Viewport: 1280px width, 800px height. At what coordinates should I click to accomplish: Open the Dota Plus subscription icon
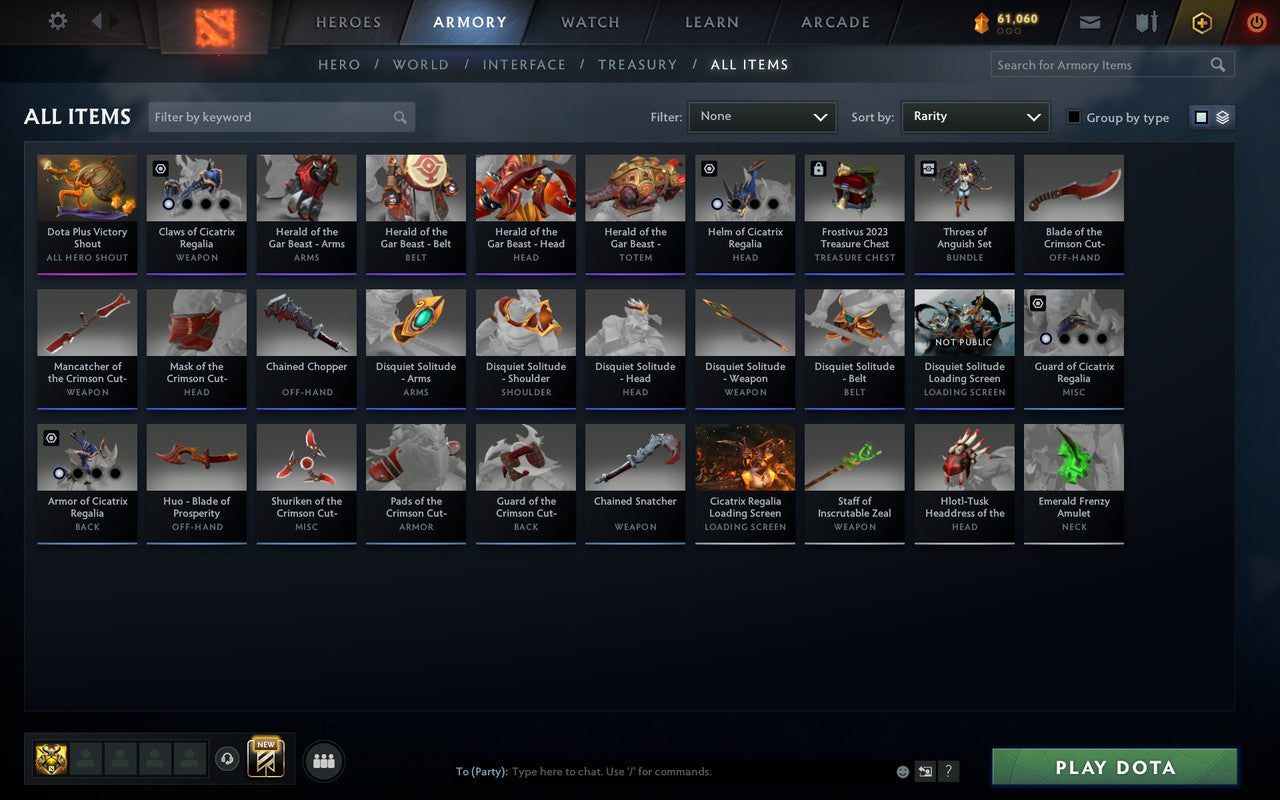tap(1201, 22)
